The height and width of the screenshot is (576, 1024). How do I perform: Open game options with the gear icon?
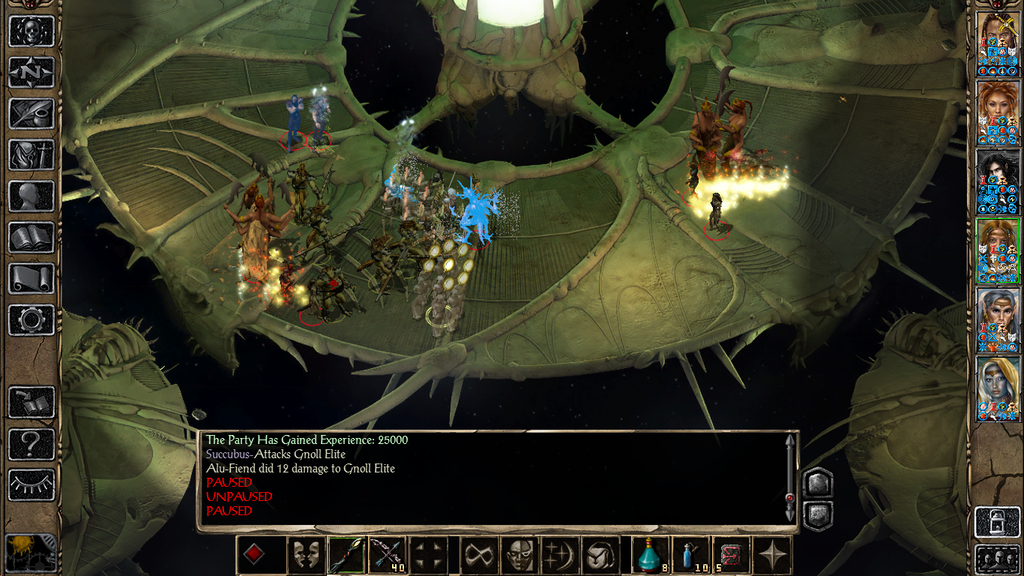31,320
